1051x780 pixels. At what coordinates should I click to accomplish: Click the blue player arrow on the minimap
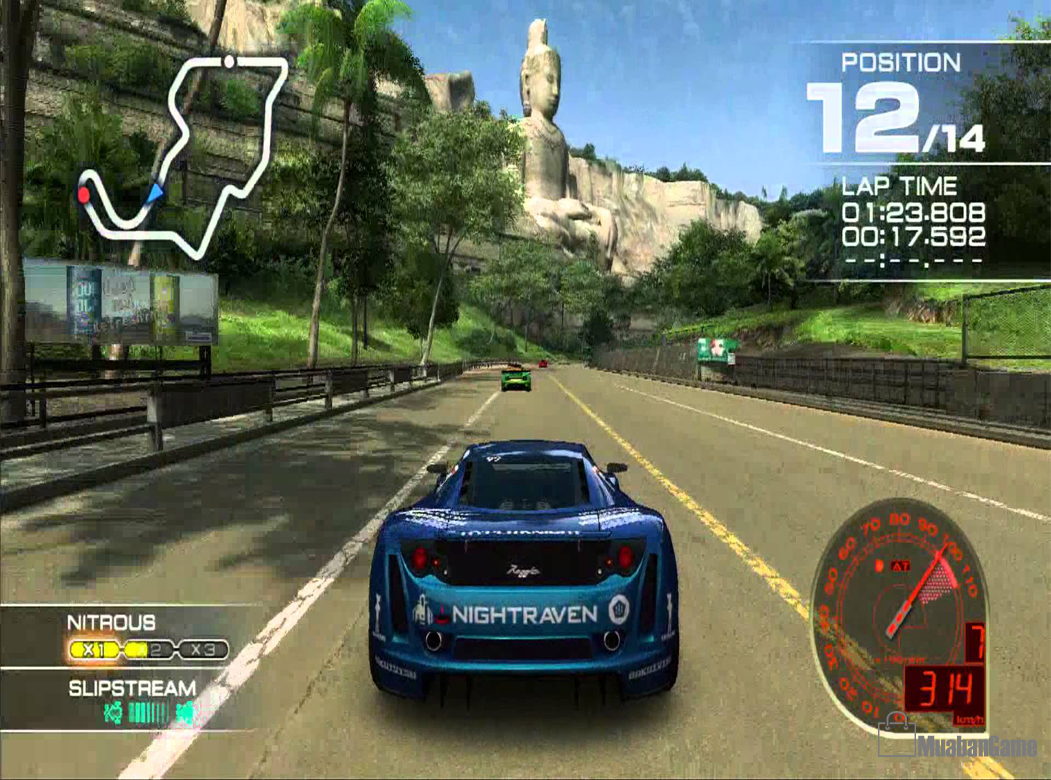153,192
